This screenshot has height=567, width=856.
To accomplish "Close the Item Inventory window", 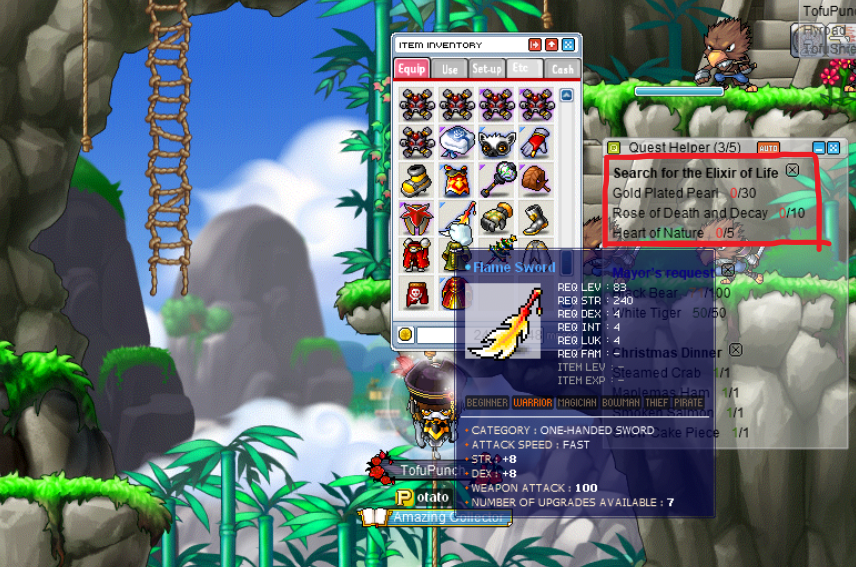I will [x=568, y=45].
